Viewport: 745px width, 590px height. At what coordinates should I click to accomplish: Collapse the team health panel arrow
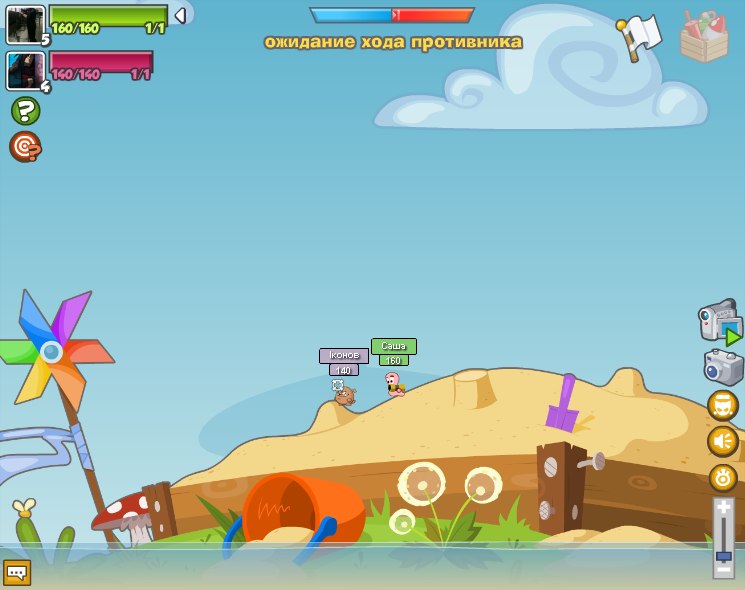coord(180,15)
